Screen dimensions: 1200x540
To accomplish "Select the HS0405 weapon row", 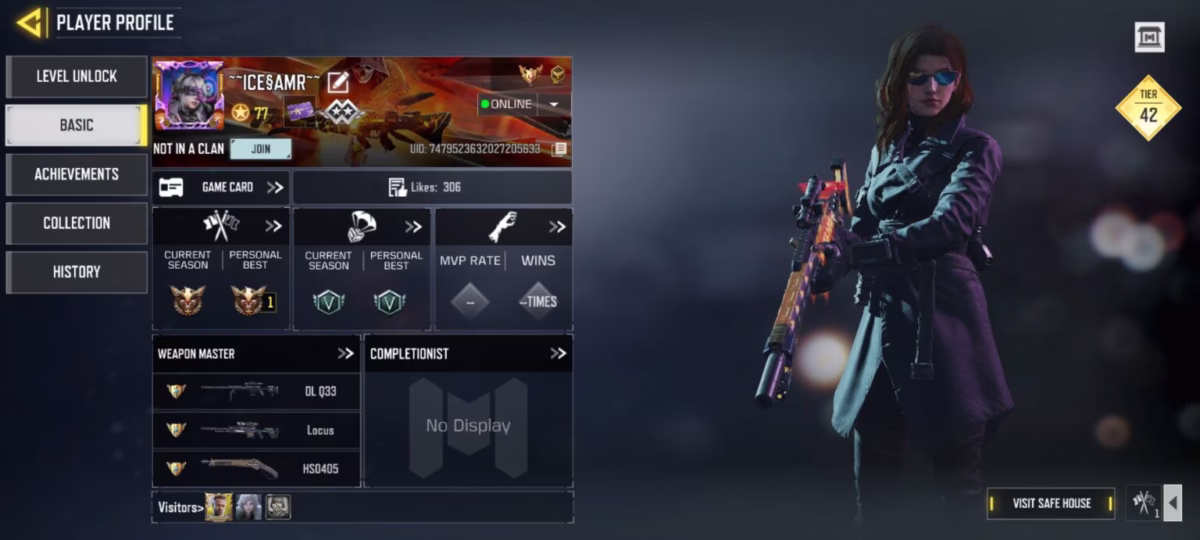I will 256,467.
